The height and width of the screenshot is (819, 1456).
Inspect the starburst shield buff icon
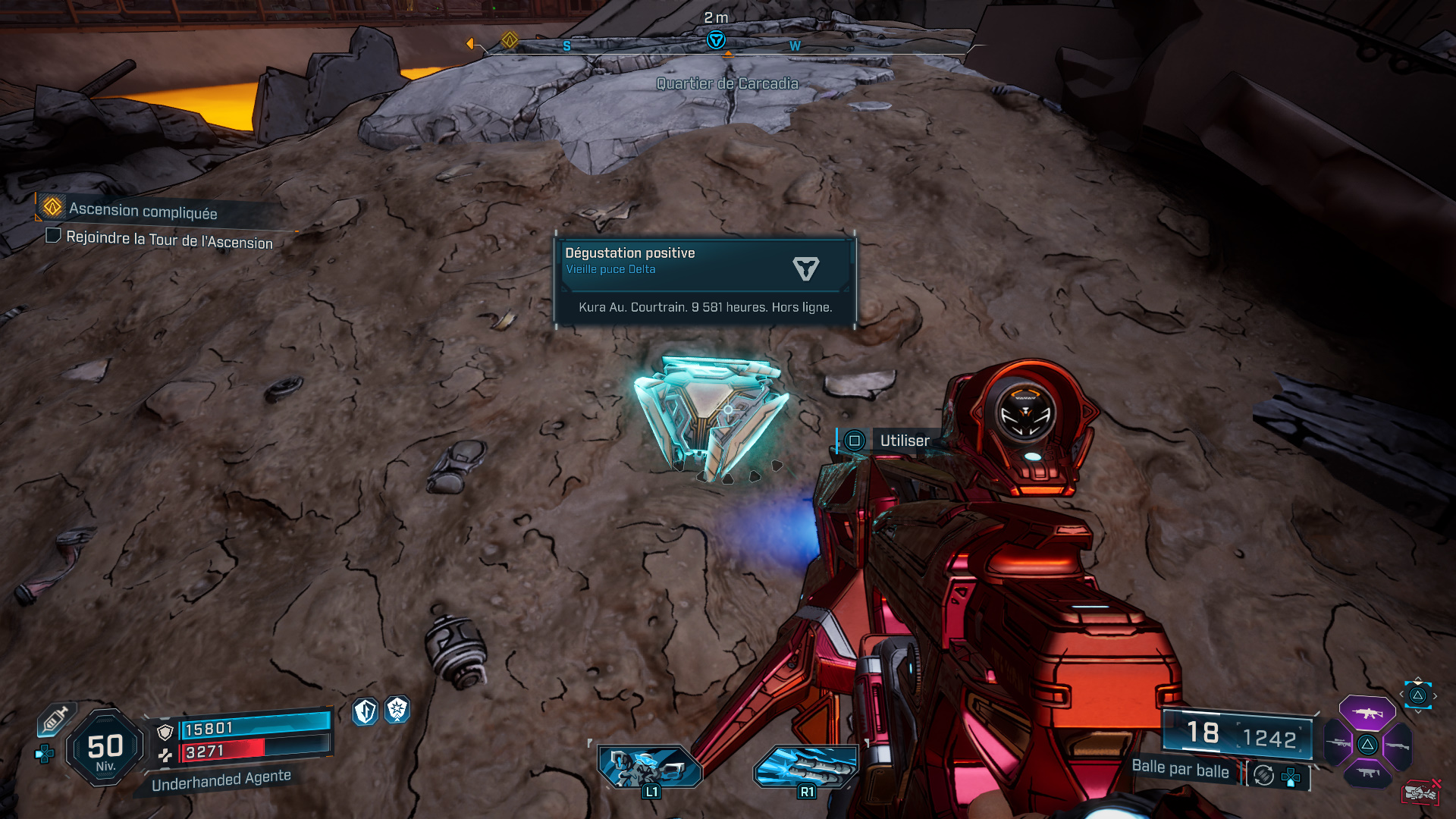click(397, 710)
